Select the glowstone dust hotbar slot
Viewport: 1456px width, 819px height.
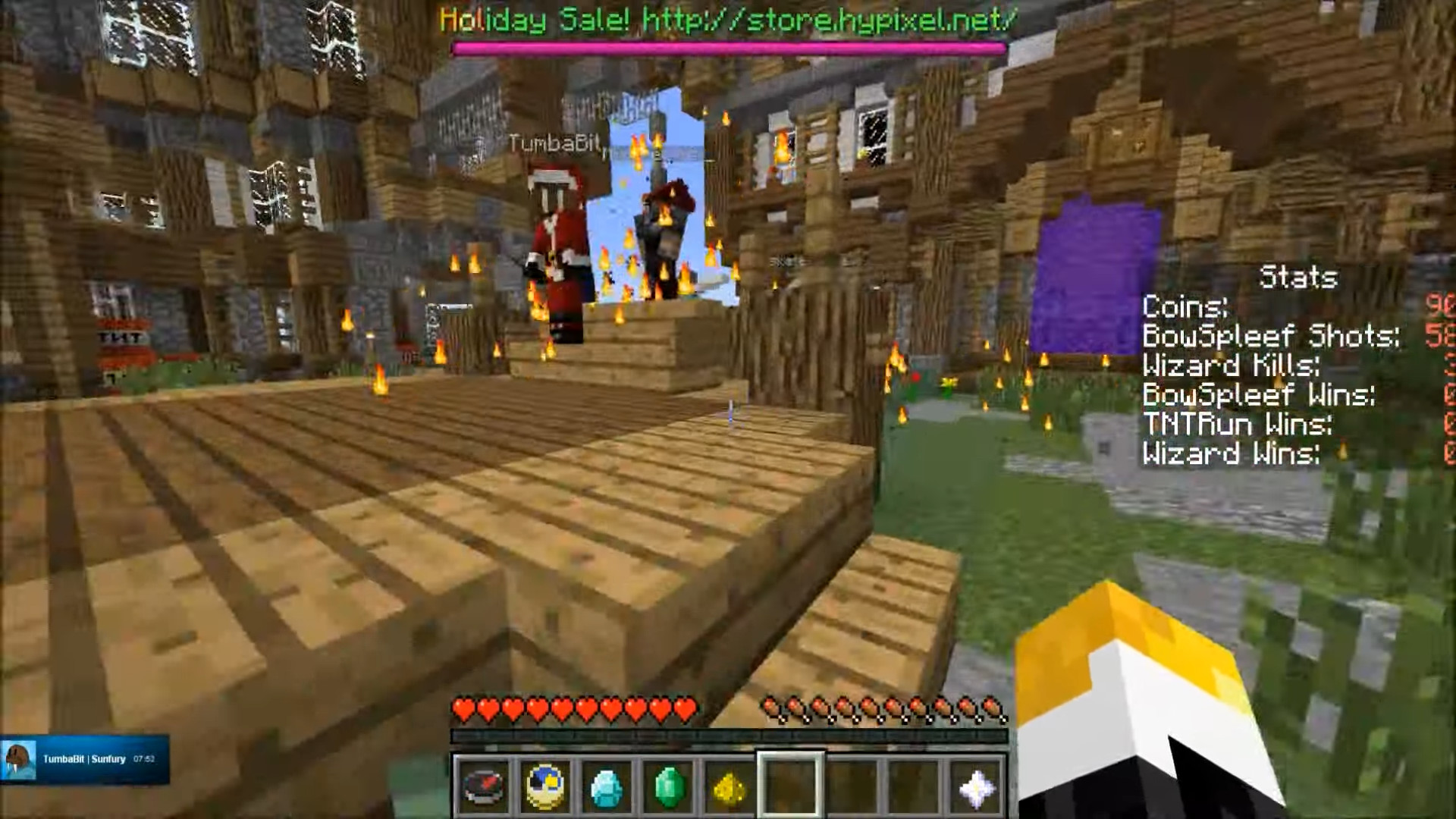tap(729, 786)
